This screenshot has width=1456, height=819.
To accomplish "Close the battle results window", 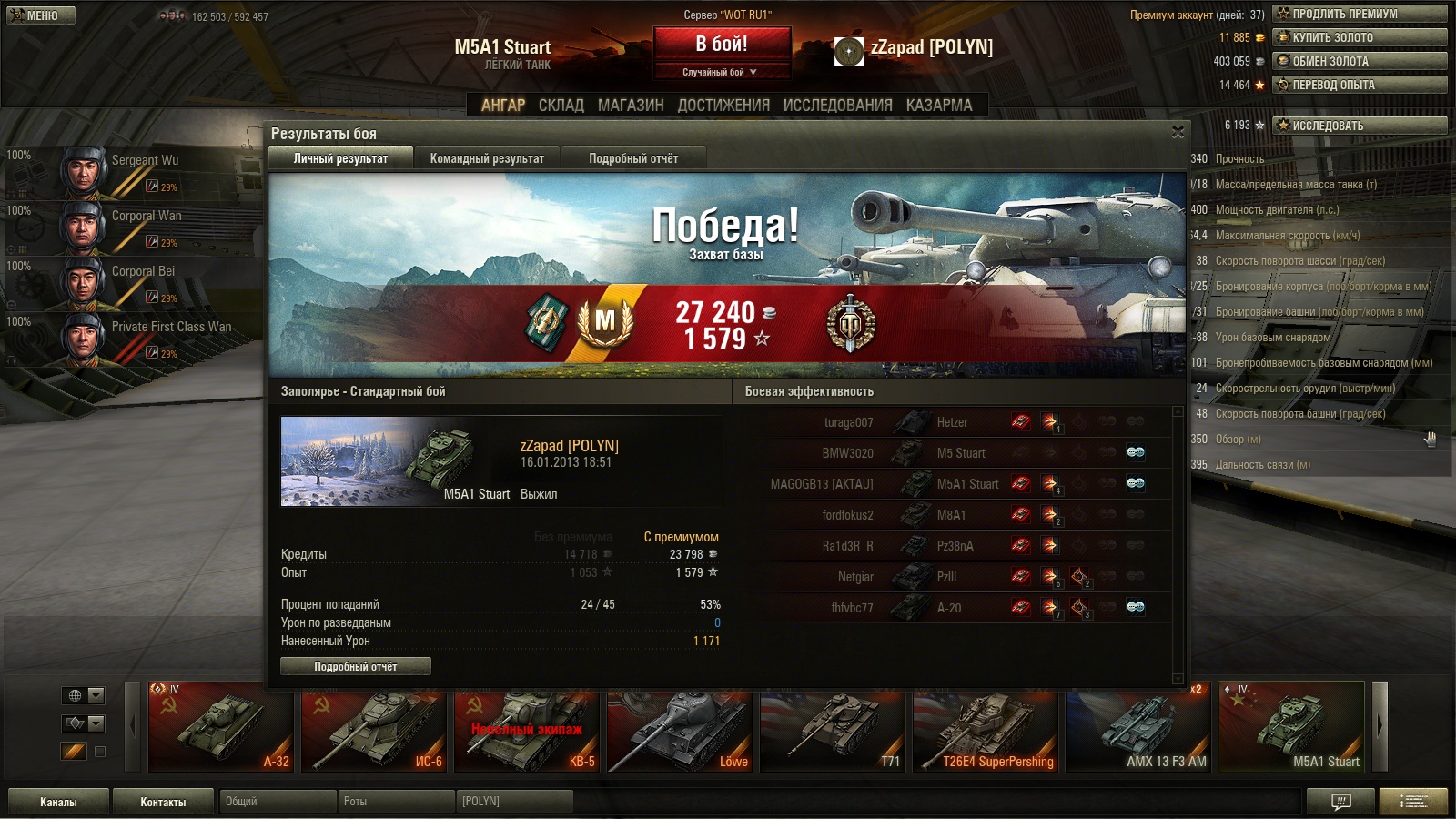I will click(x=1178, y=133).
